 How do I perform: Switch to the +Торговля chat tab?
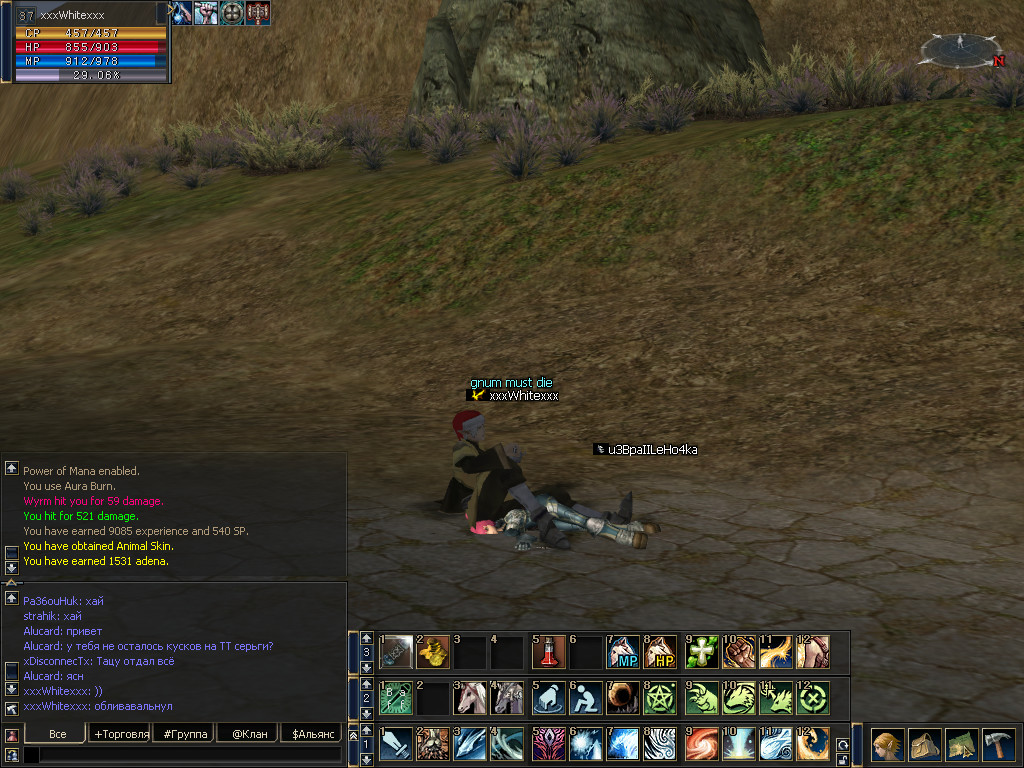click(x=121, y=734)
